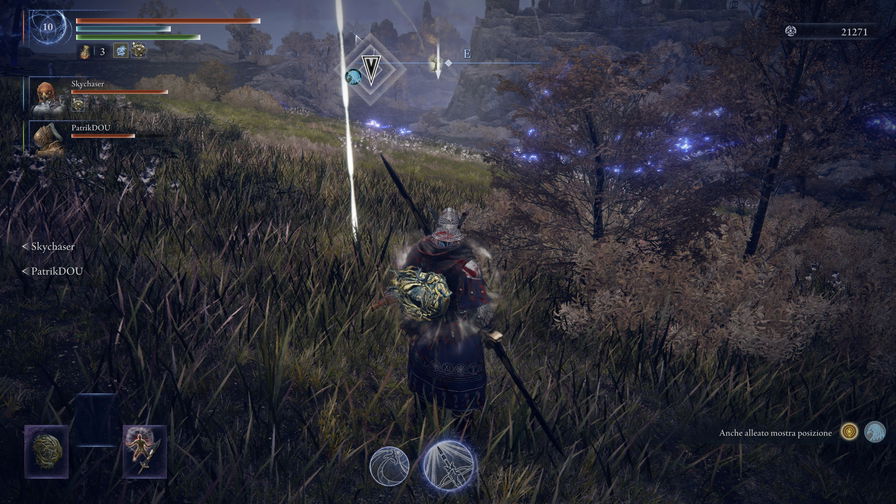Image resolution: width=896 pixels, height=504 pixels.
Task: Activate the crescent character skill icon
Action: (x=389, y=466)
